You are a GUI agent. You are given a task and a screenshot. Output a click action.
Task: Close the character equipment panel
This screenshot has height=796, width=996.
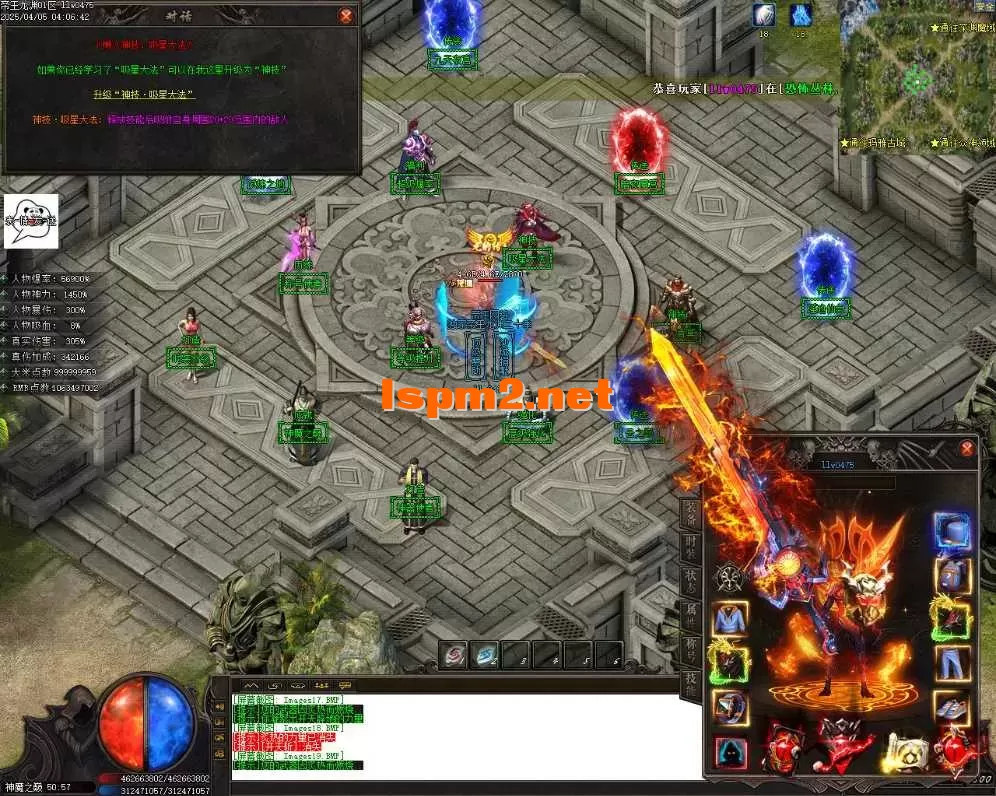point(967,449)
